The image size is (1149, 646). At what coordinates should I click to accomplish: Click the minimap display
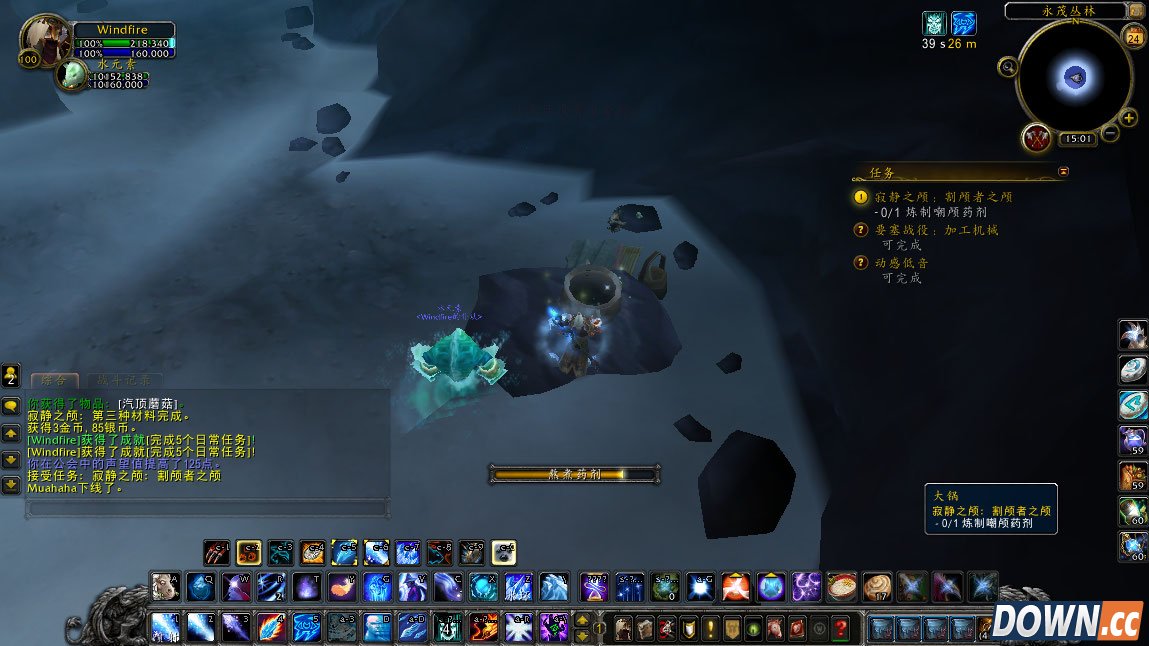pos(1074,77)
